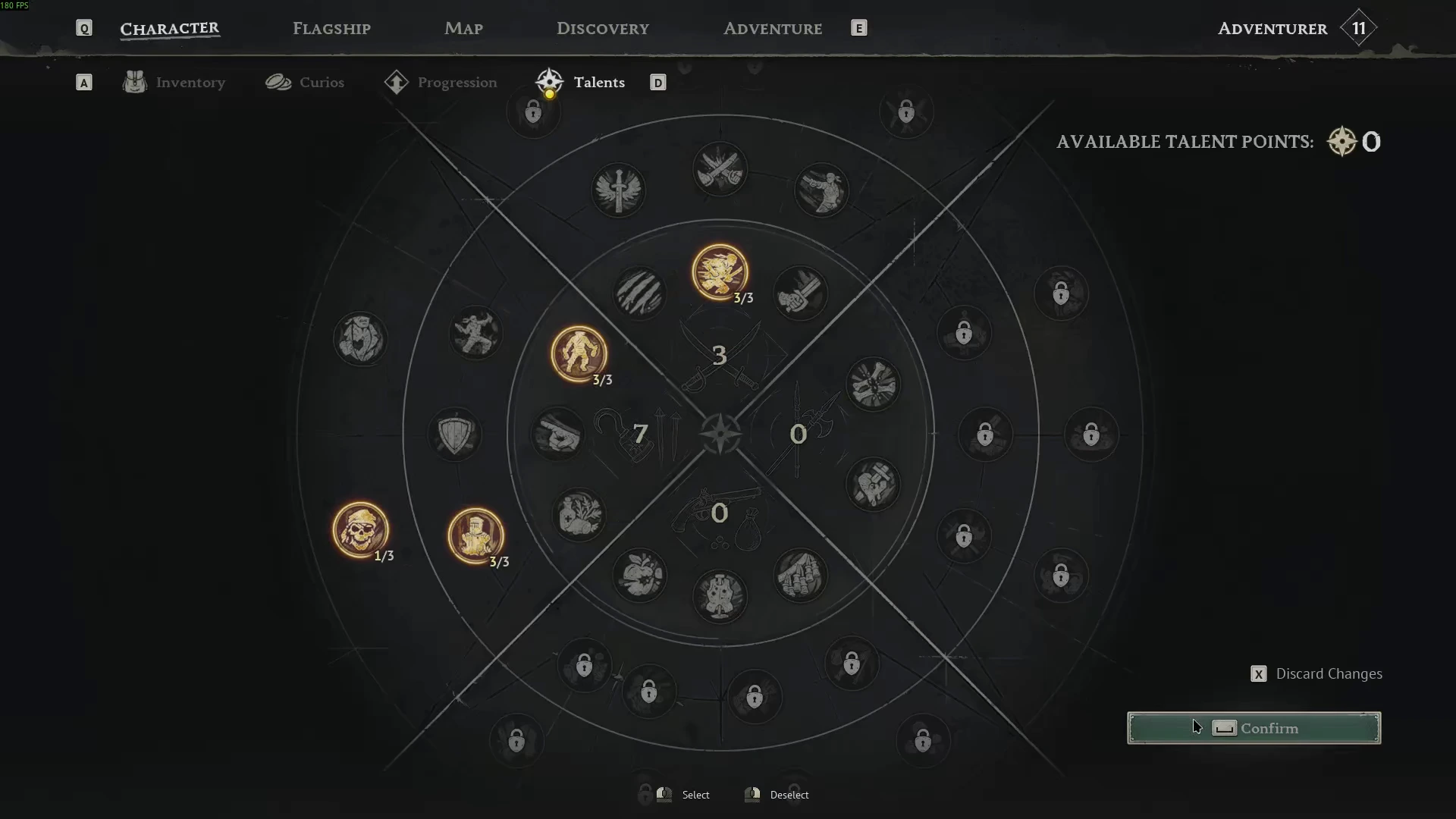Image resolution: width=1456 pixels, height=819 pixels.
Task: Click the compass star at wheel center
Action: coord(720,435)
